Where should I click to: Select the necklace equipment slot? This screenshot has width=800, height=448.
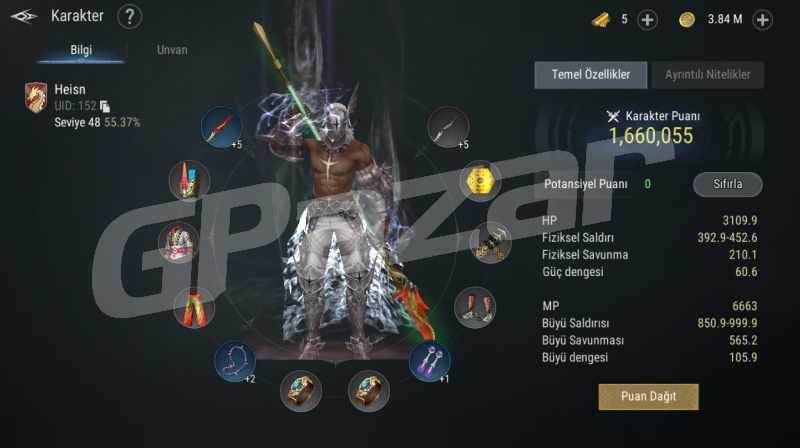[234, 360]
